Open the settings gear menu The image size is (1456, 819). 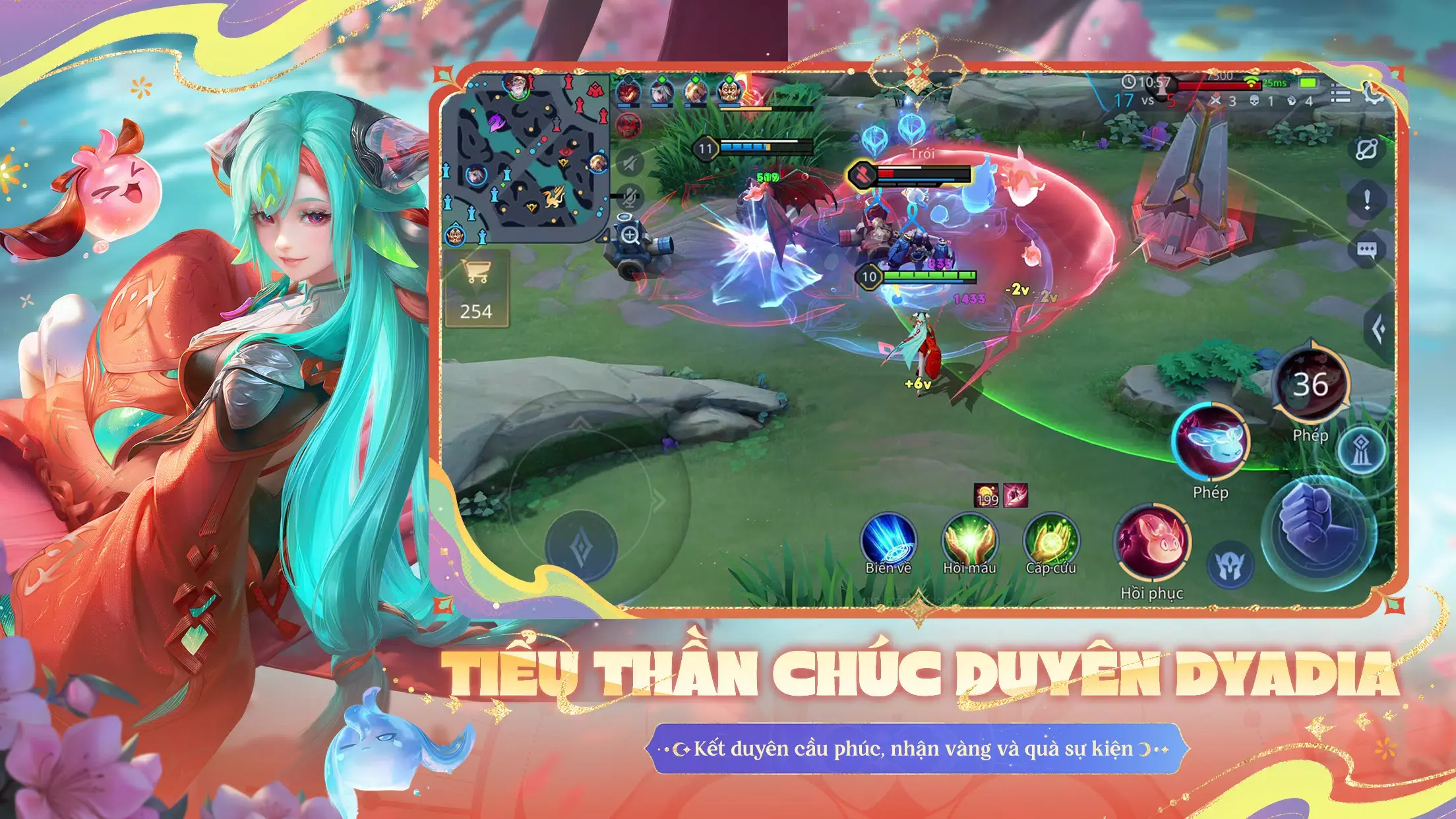pyautogui.click(x=1373, y=96)
